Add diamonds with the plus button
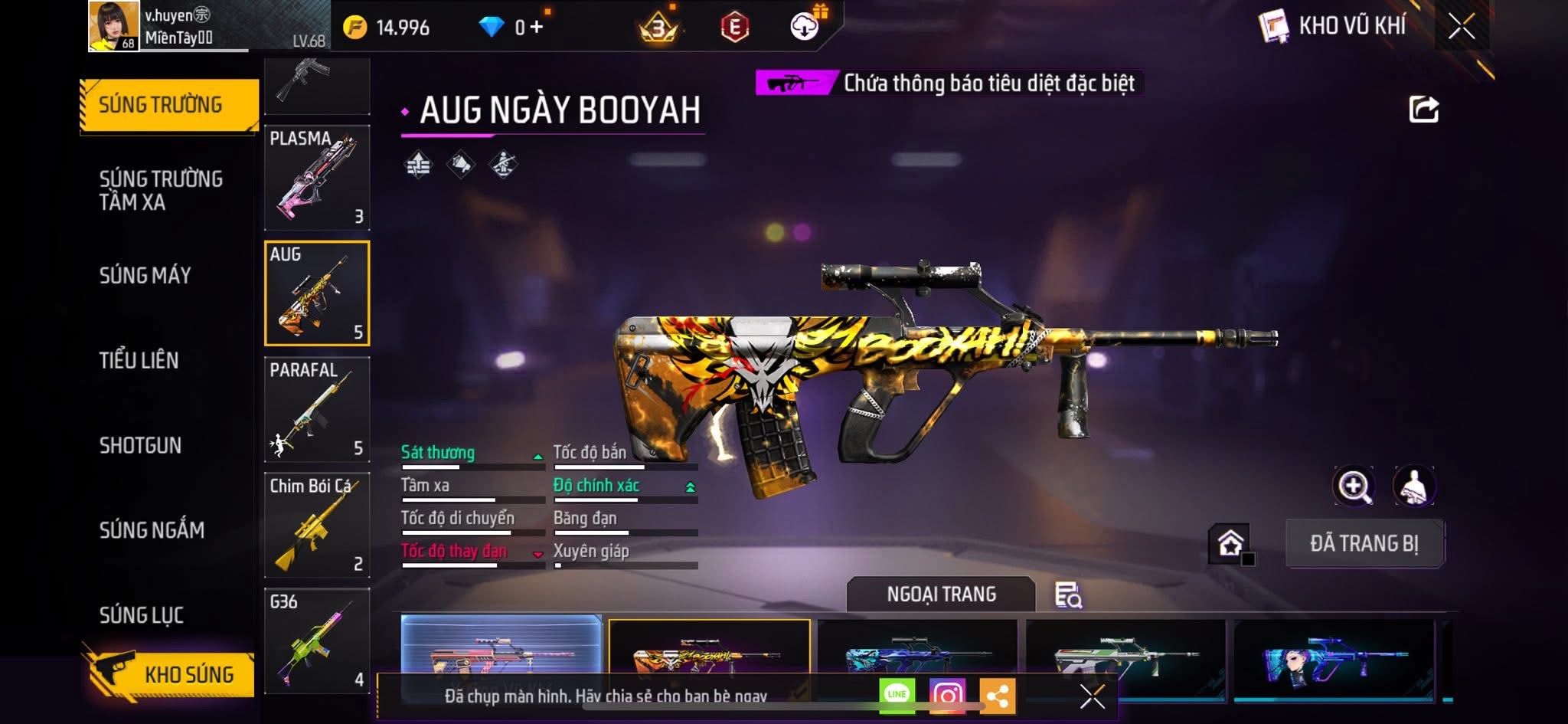 (536, 28)
